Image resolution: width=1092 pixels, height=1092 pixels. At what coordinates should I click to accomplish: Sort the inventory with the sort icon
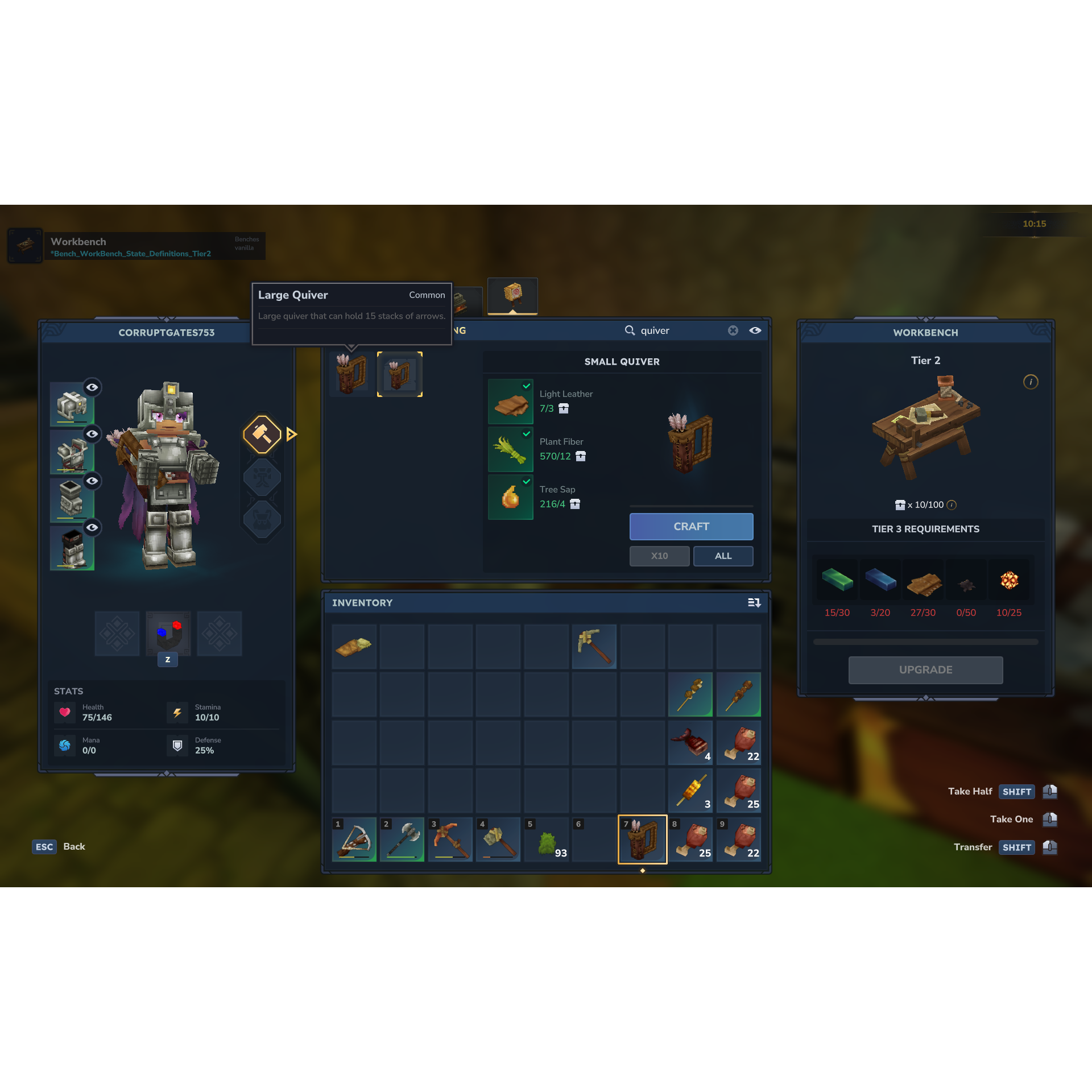(754, 603)
